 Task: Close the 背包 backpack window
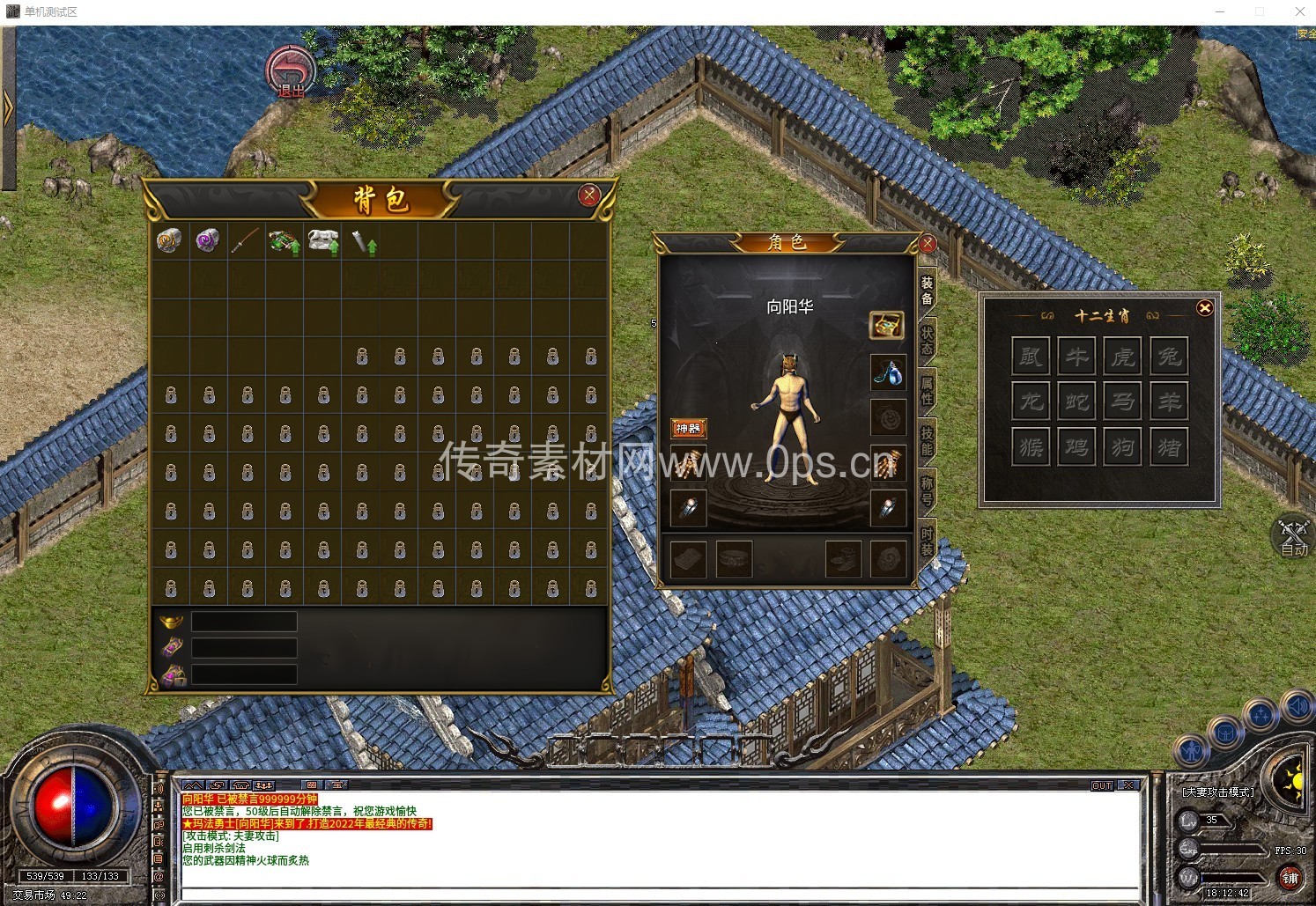click(589, 195)
